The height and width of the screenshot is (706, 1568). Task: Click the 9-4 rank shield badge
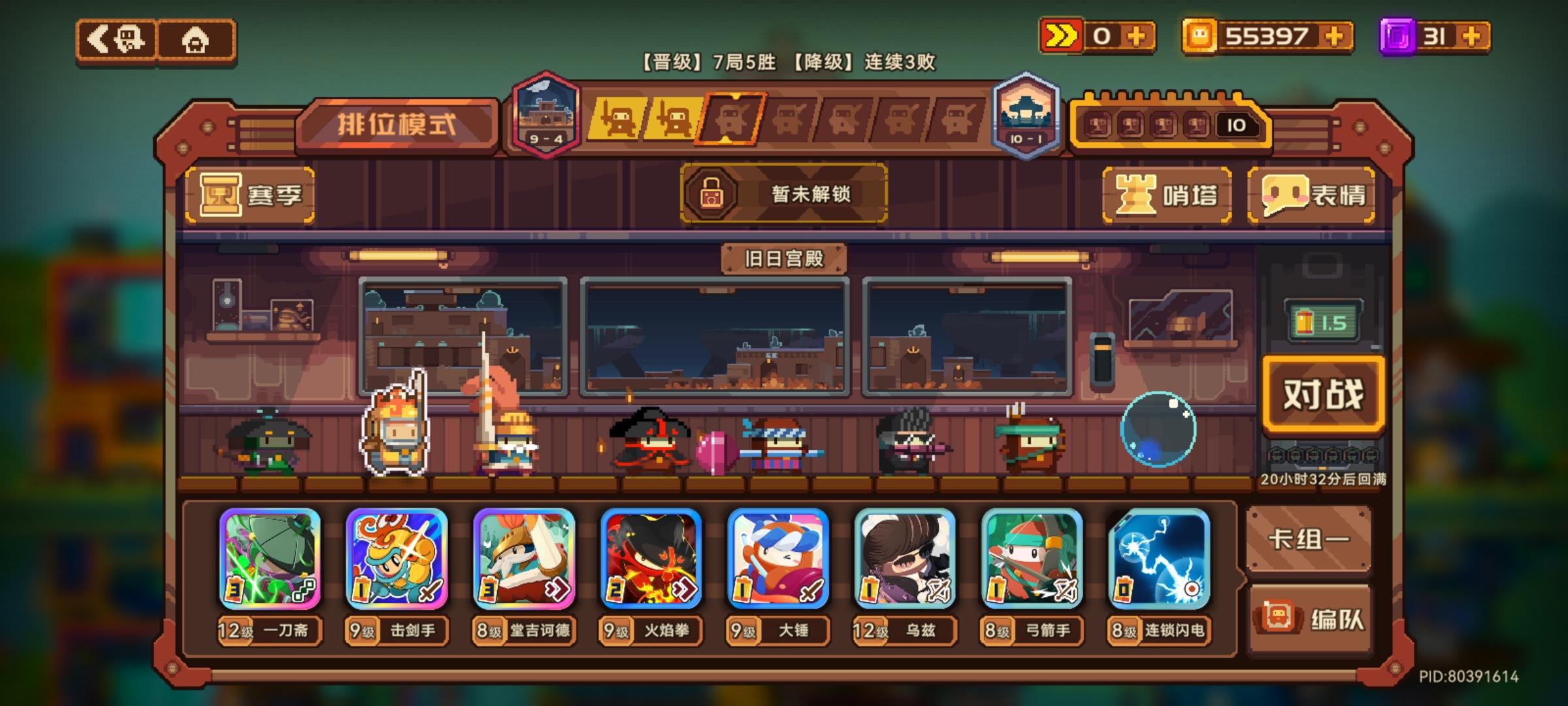(x=546, y=114)
